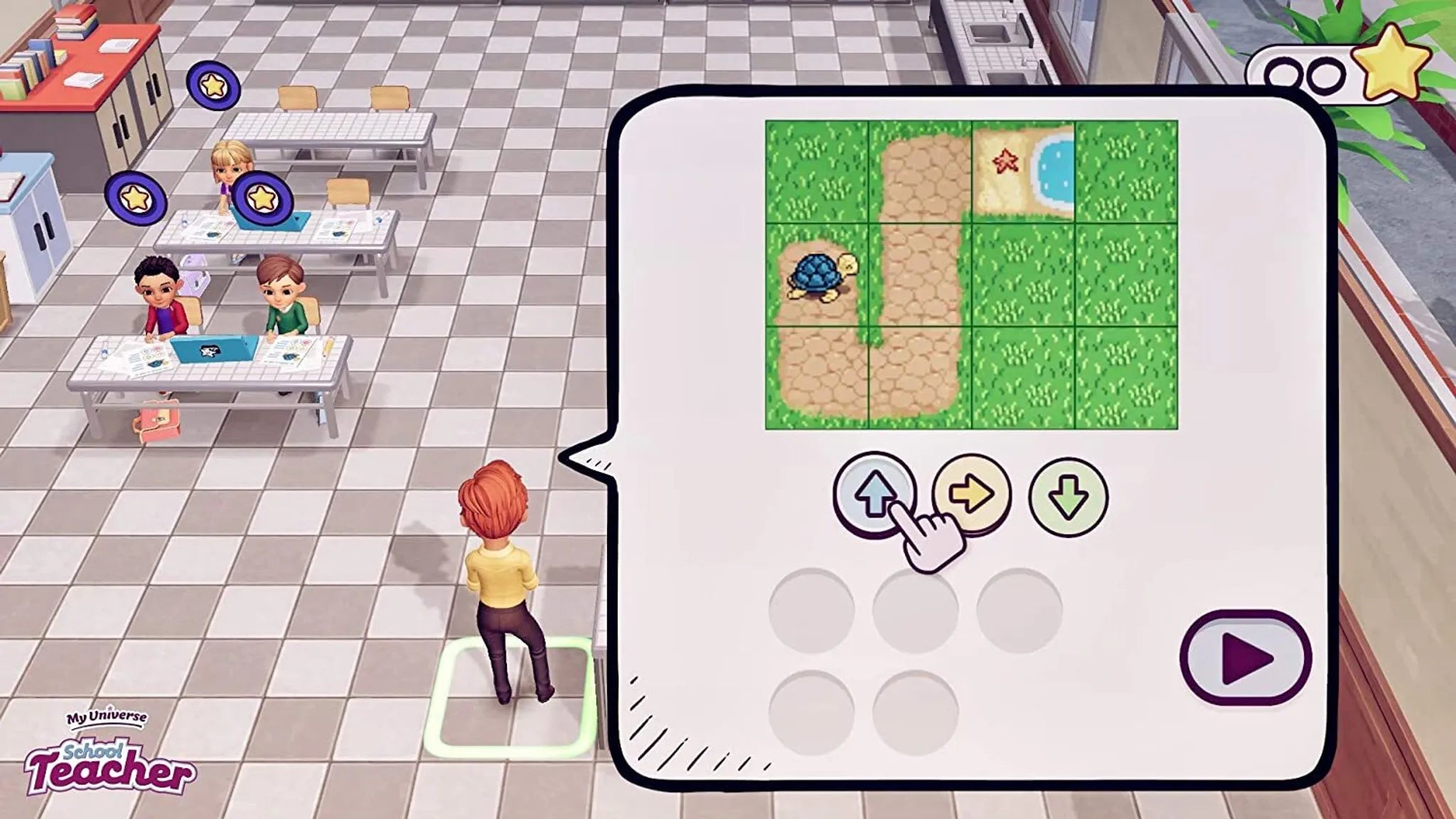Click the pond goal tile with the starfish
The height and width of the screenshot is (819, 1456).
click(x=1024, y=171)
